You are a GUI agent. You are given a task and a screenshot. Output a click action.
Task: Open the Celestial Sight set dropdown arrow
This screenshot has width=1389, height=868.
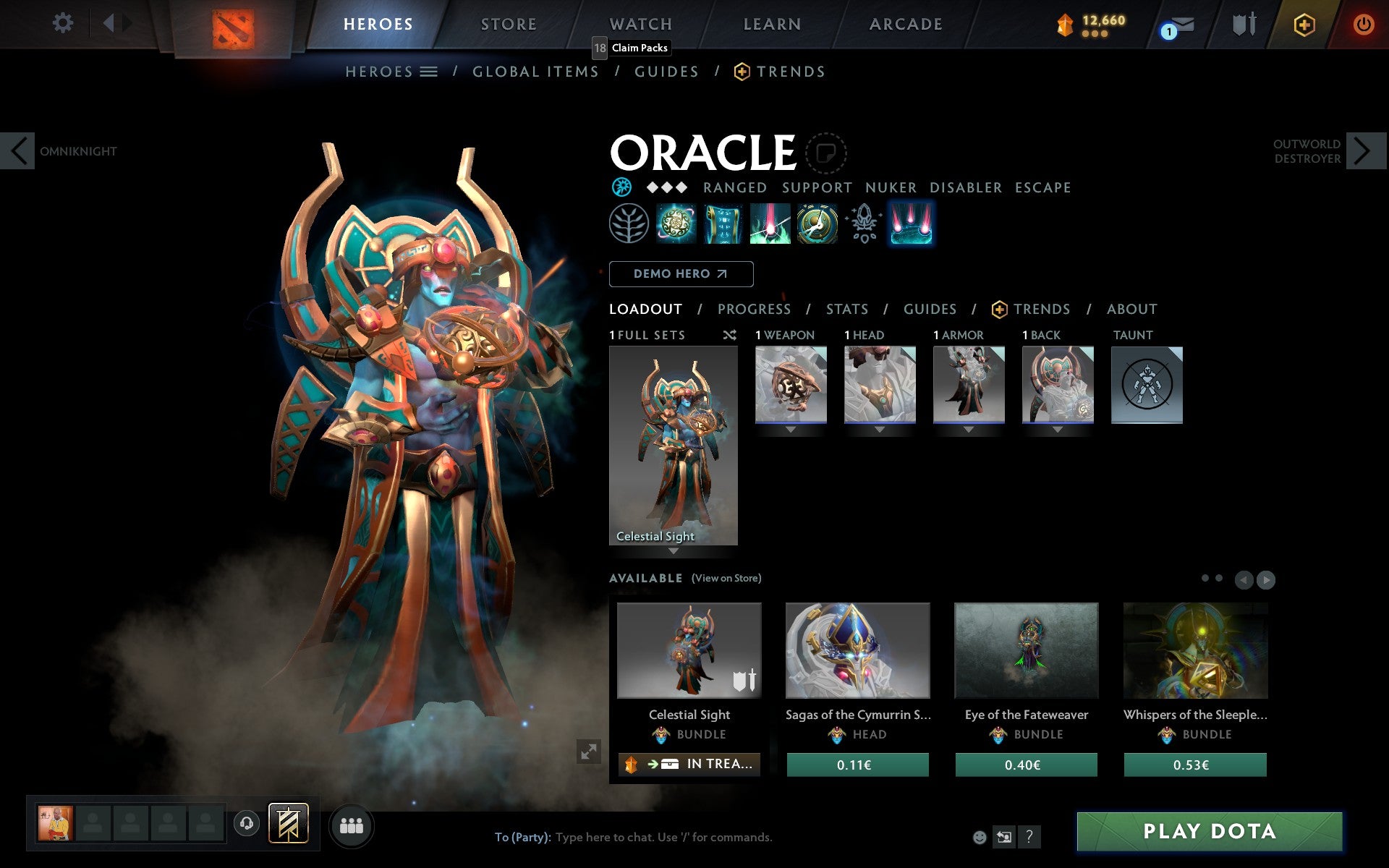[674, 550]
